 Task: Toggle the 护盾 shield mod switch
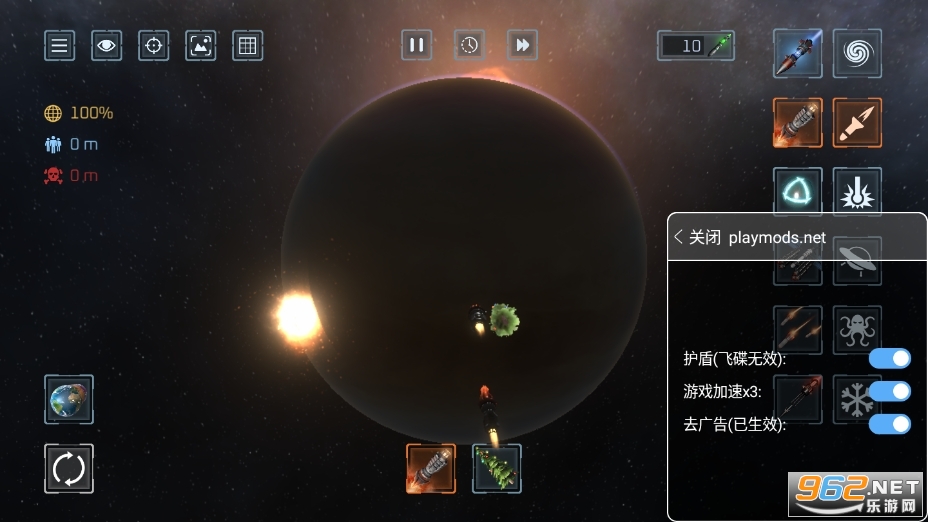click(889, 358)
